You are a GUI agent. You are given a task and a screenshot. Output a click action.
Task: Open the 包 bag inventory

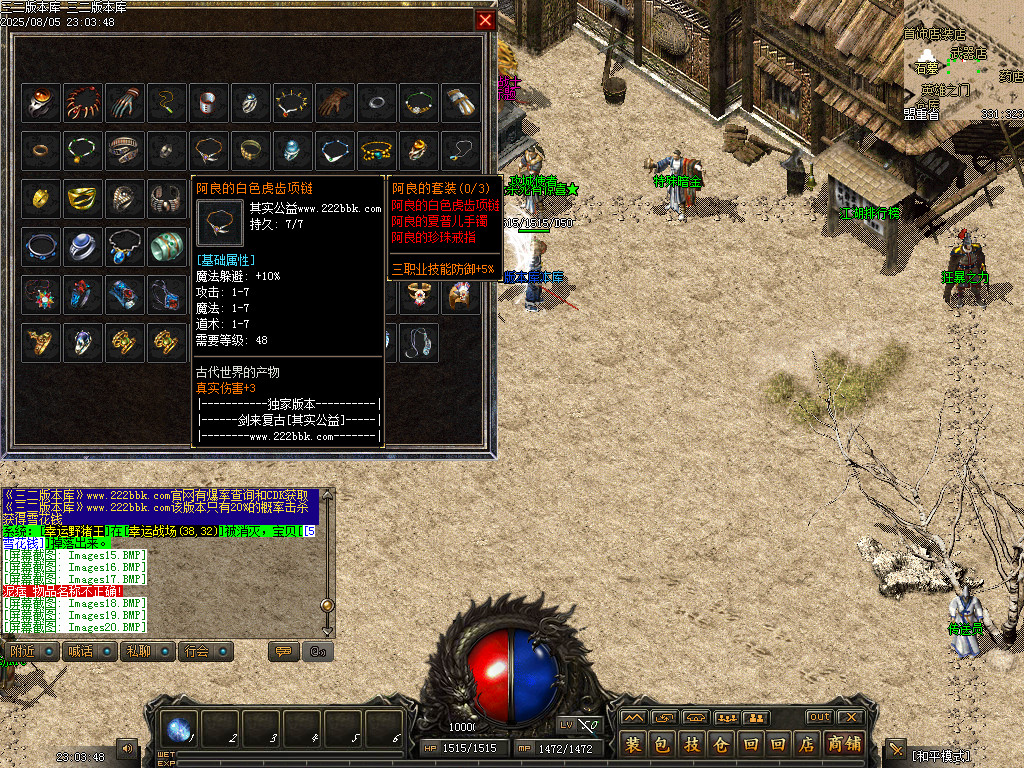pos(662,744)
